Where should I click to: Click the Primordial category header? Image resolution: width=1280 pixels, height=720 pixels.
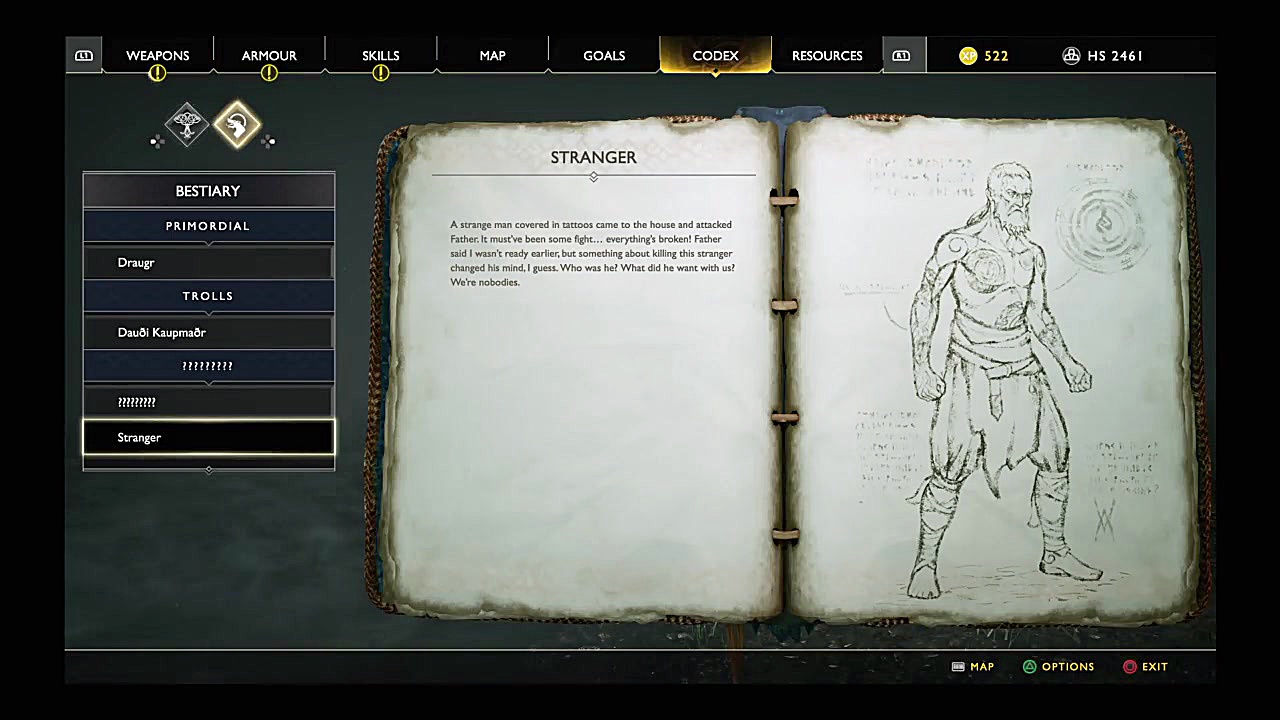[208, 226]
